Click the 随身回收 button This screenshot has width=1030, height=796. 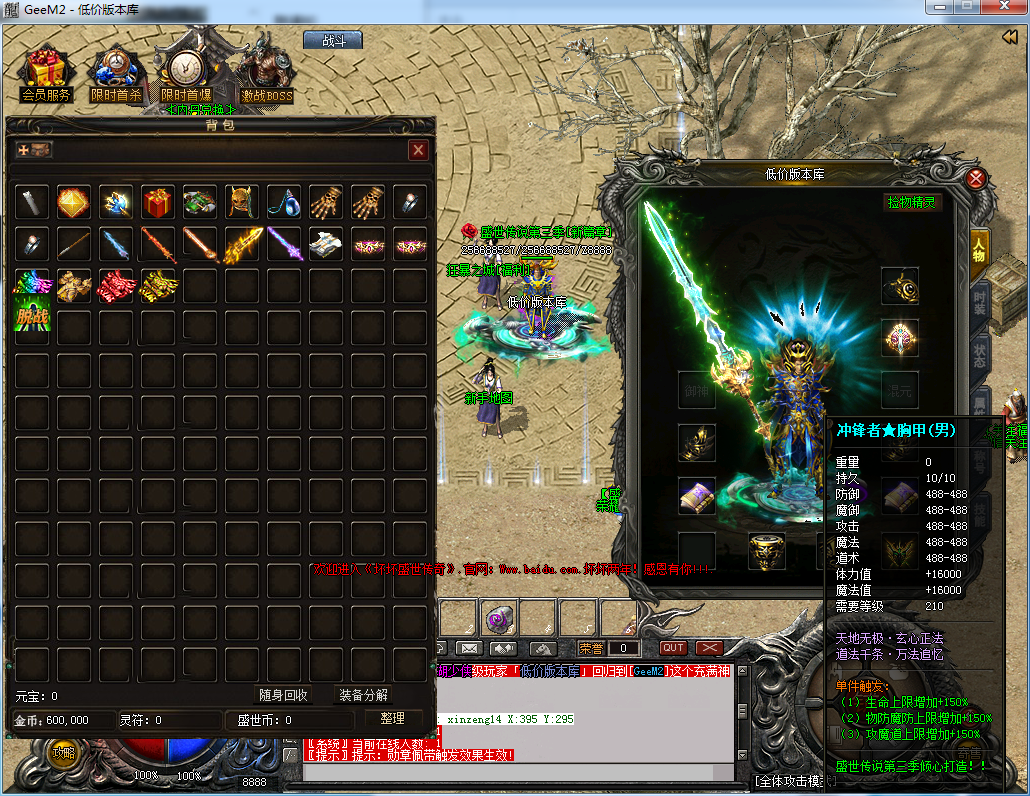283,695
